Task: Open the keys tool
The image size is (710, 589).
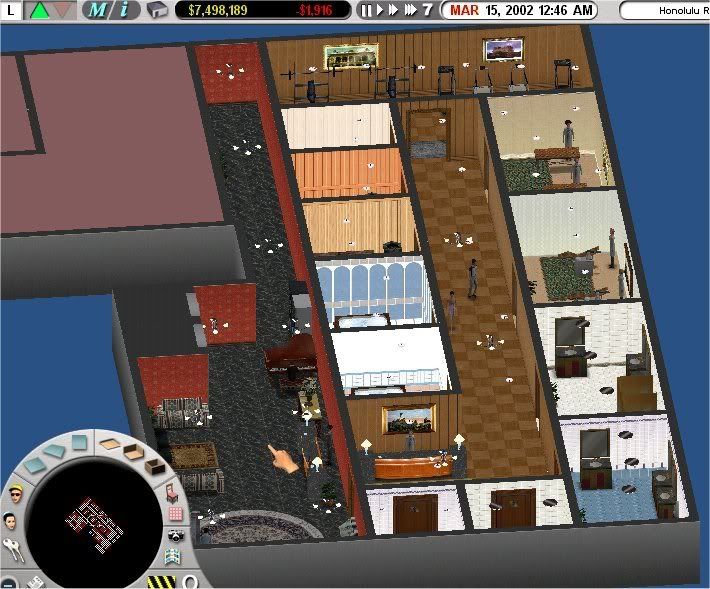Action: 14,549
